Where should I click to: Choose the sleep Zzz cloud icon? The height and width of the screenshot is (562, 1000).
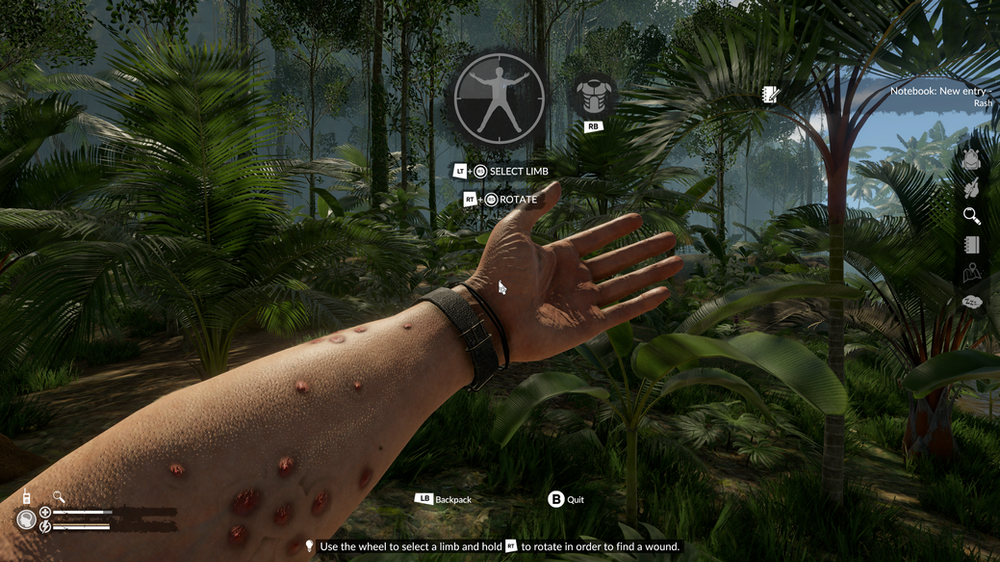972,302
